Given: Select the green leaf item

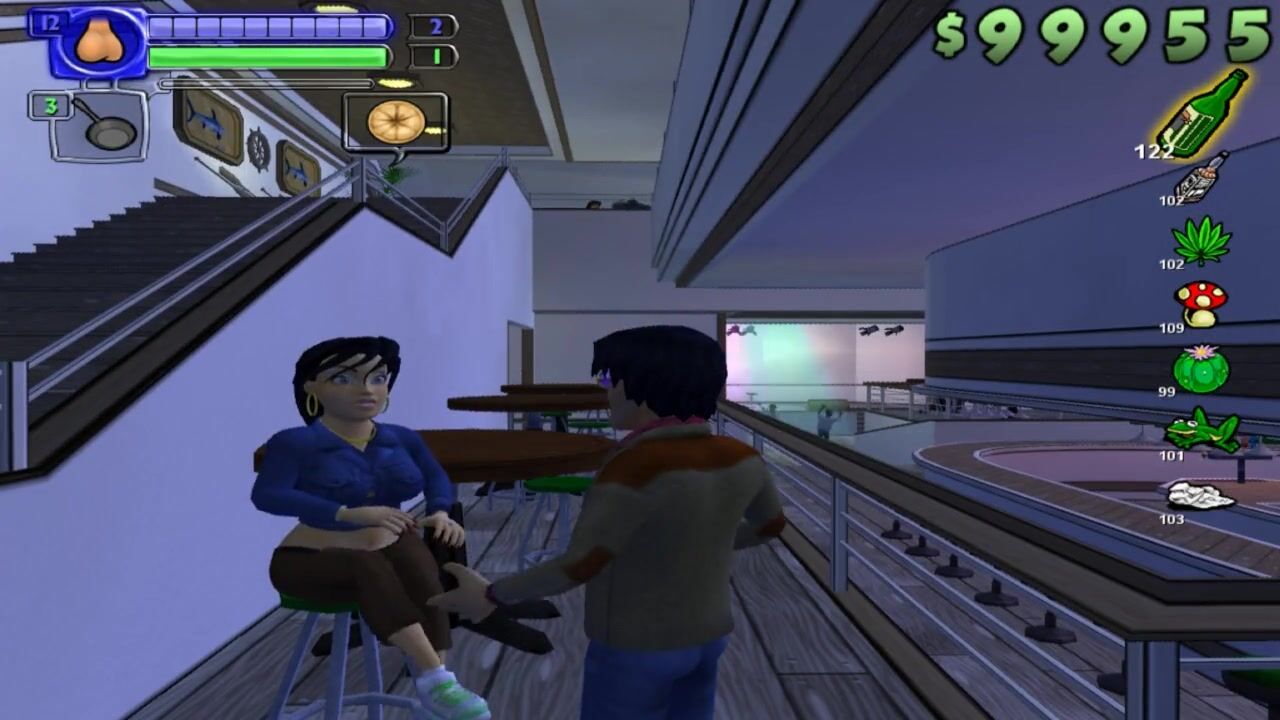Looking at the screenshot, I should pyautogui.click(x=1201, y=240).
